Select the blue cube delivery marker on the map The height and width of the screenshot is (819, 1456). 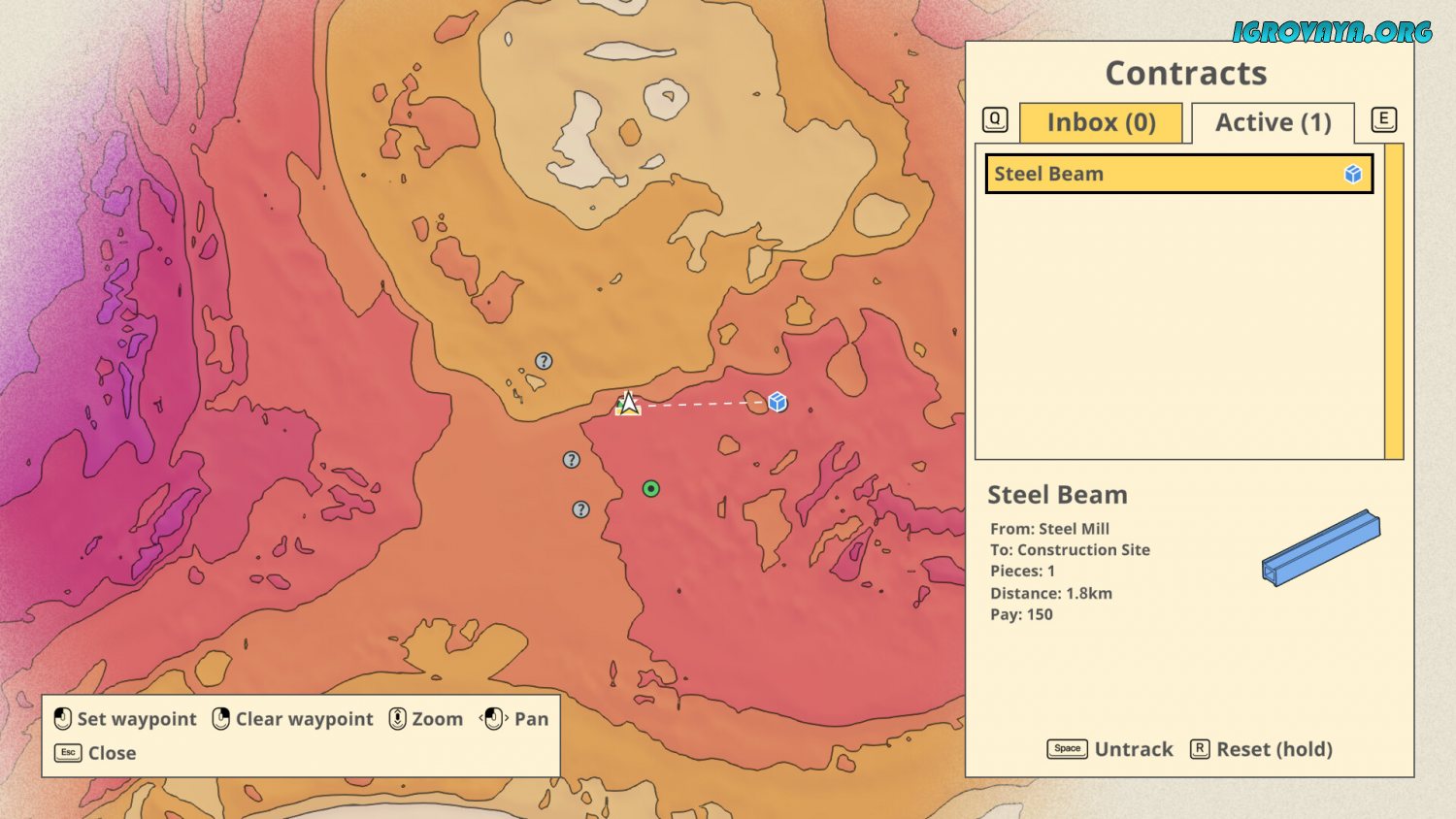pos(778,402)
